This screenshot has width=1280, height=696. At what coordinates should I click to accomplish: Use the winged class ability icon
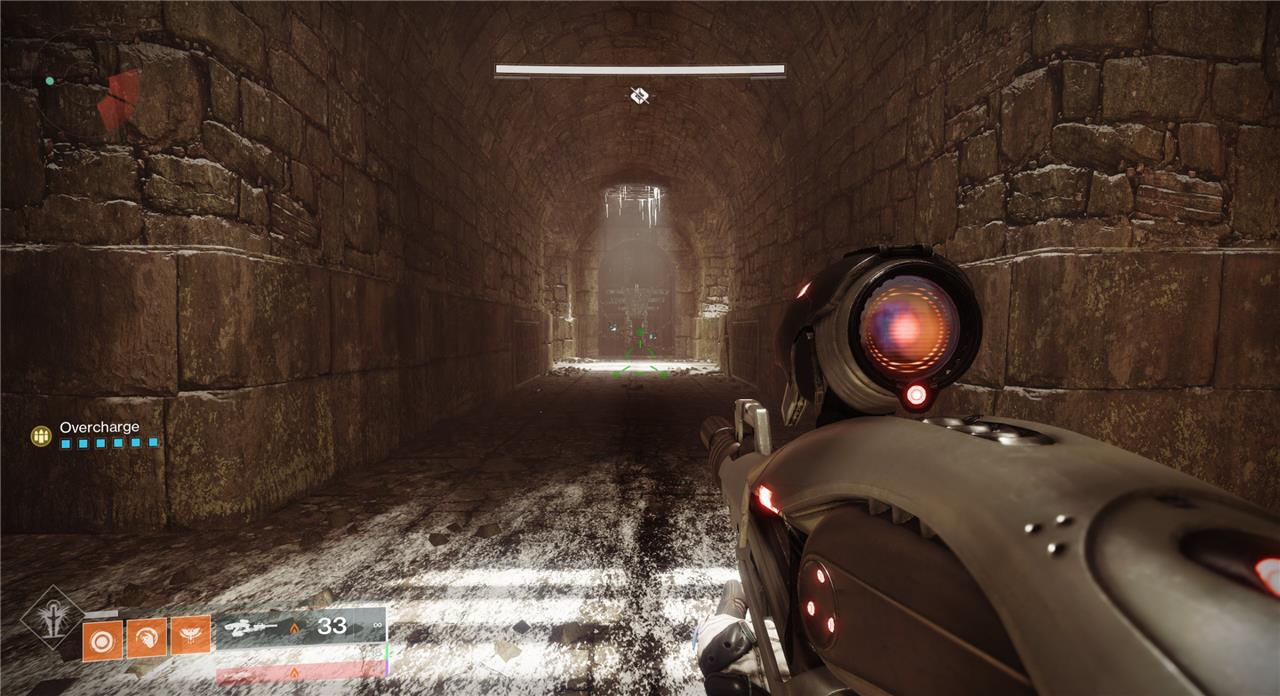click(190, 634)
